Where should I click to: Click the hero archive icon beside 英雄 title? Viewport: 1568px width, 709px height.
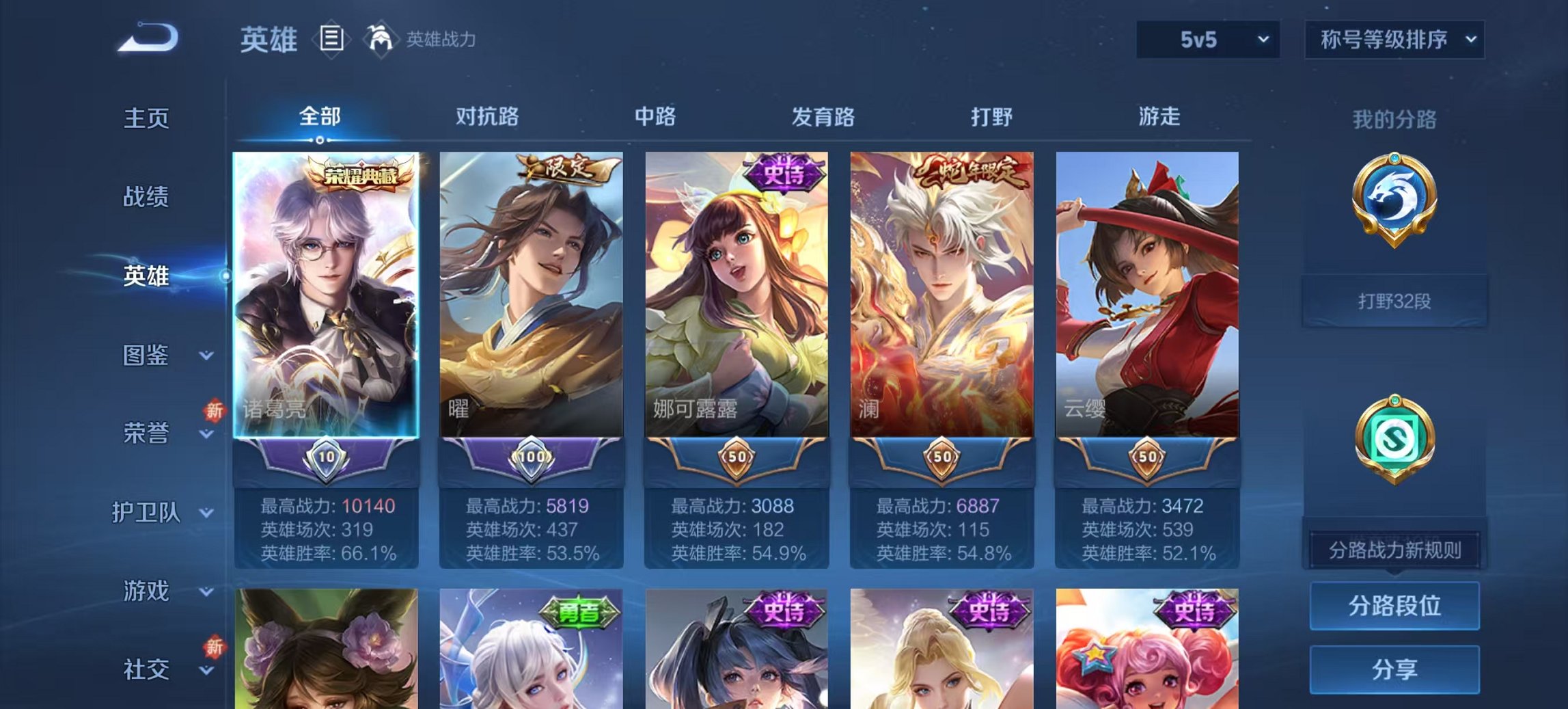[x=331, y=40]
